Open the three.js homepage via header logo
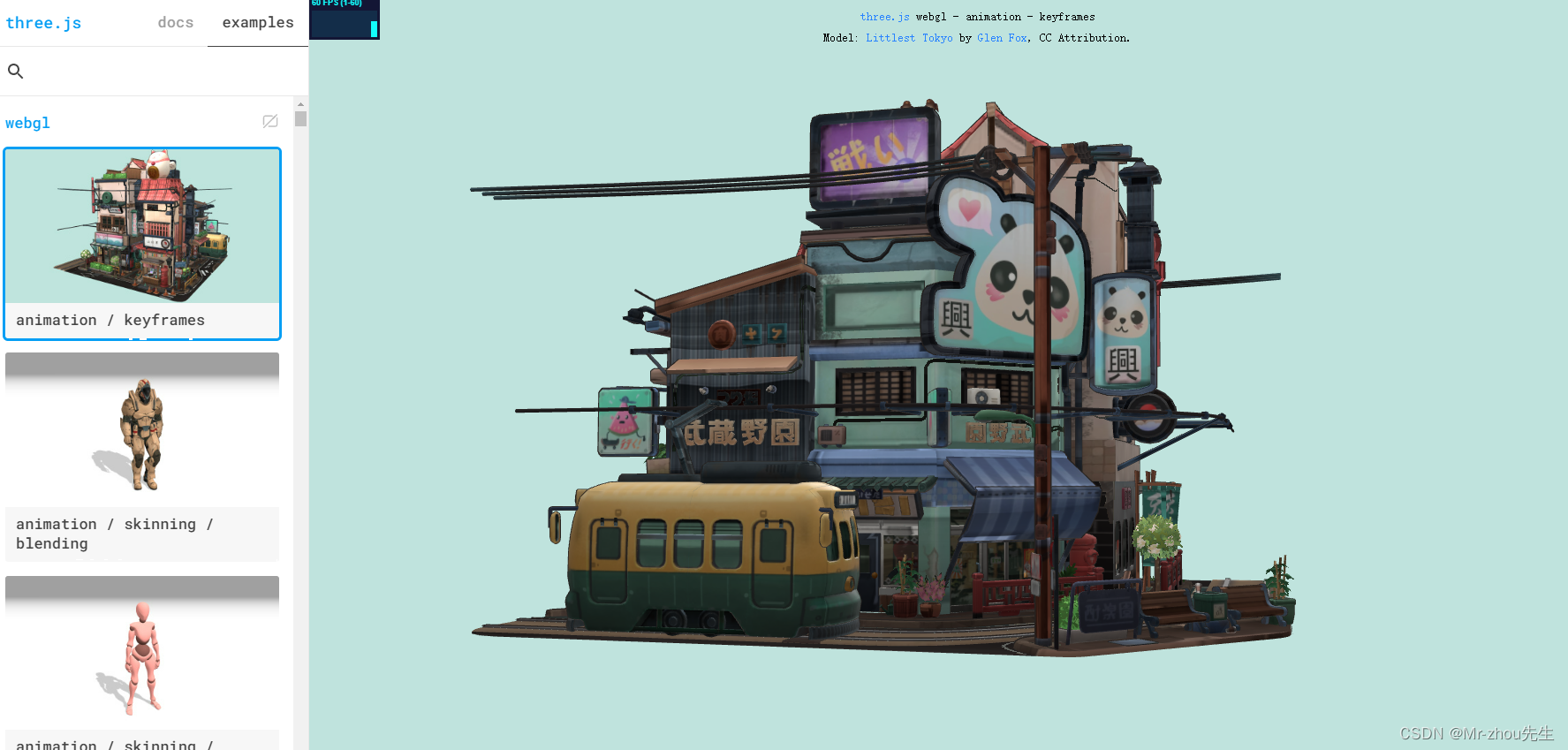 click(43, 23)
